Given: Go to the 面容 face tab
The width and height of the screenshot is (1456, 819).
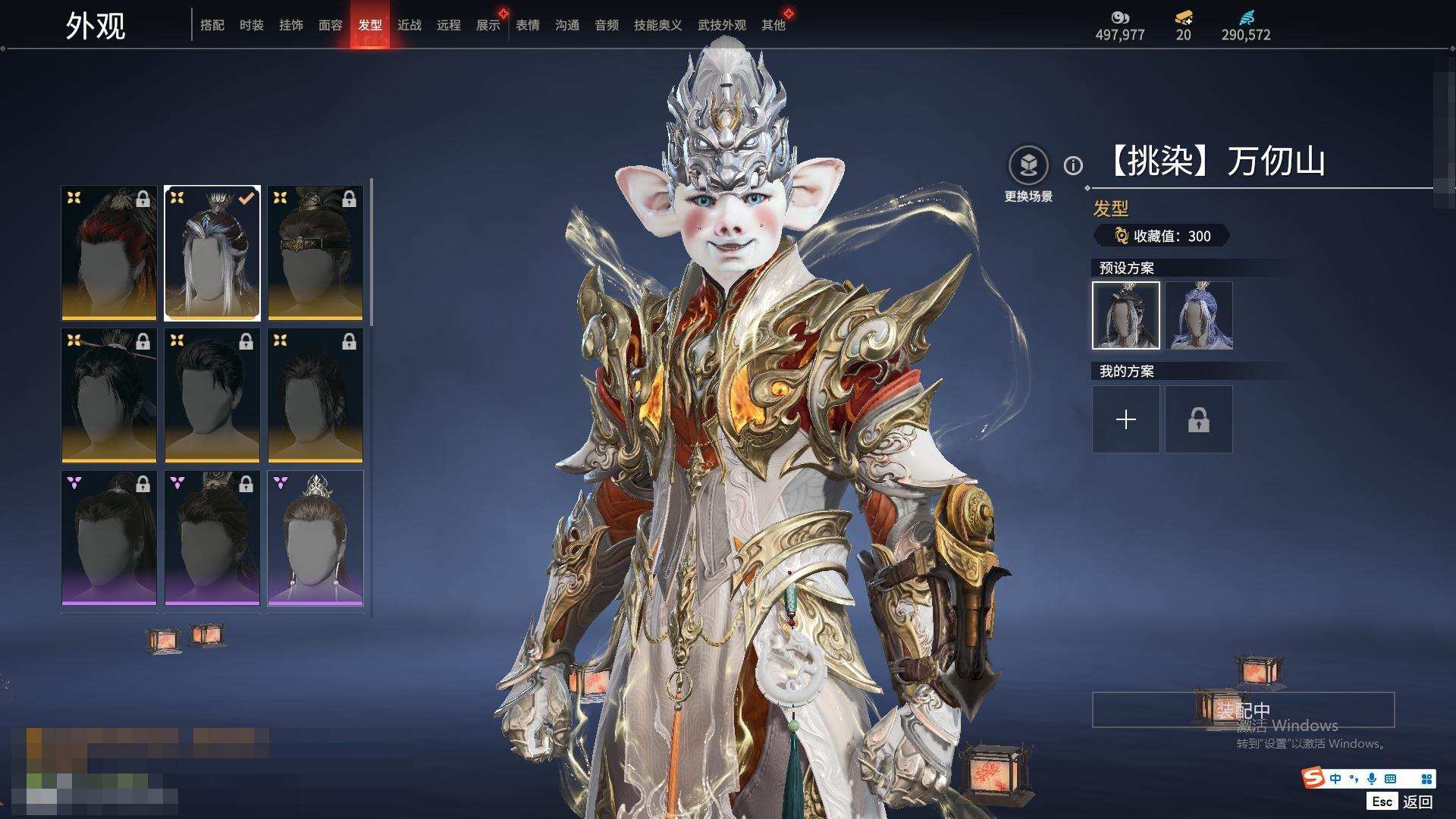Looking at the screenshot, I should [331, 25].
